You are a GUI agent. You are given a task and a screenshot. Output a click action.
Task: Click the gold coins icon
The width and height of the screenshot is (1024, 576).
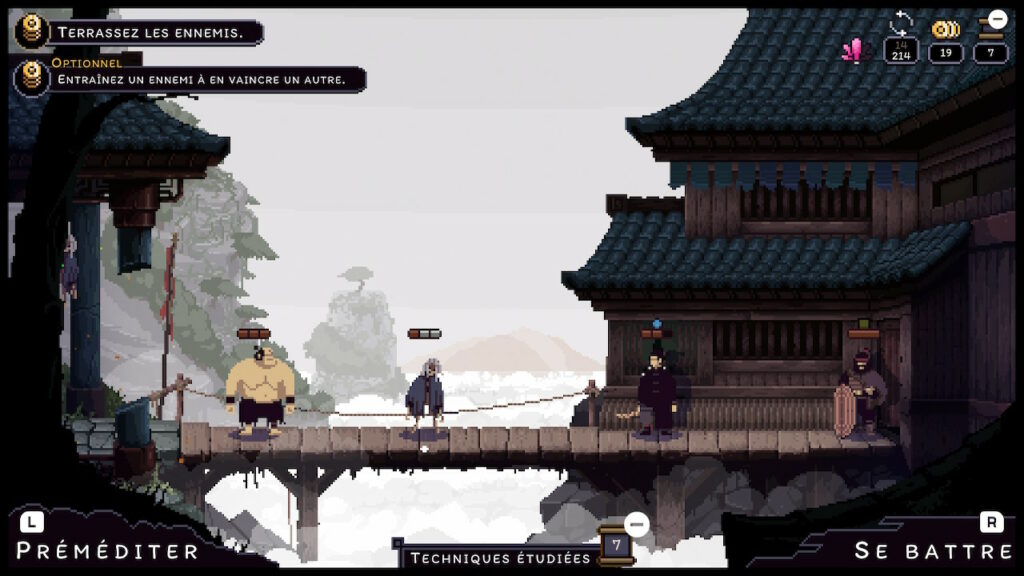(945, 30)
